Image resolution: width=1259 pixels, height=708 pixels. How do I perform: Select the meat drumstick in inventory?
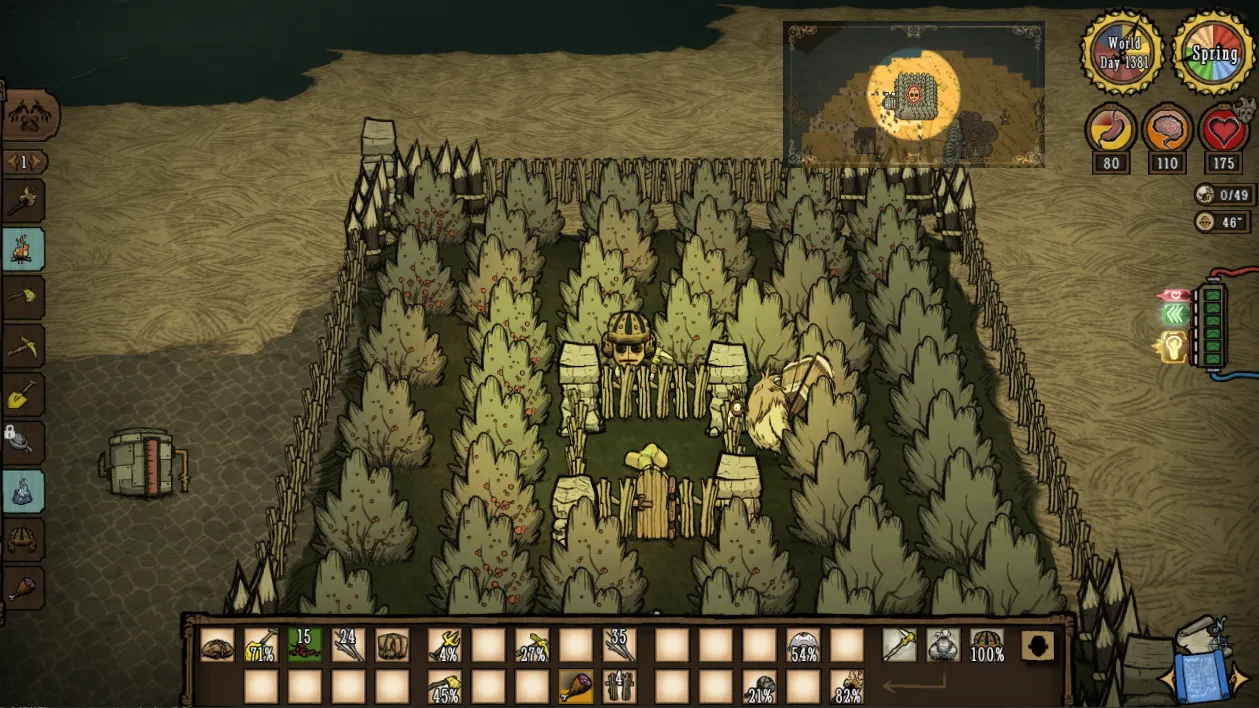(575, 687)
